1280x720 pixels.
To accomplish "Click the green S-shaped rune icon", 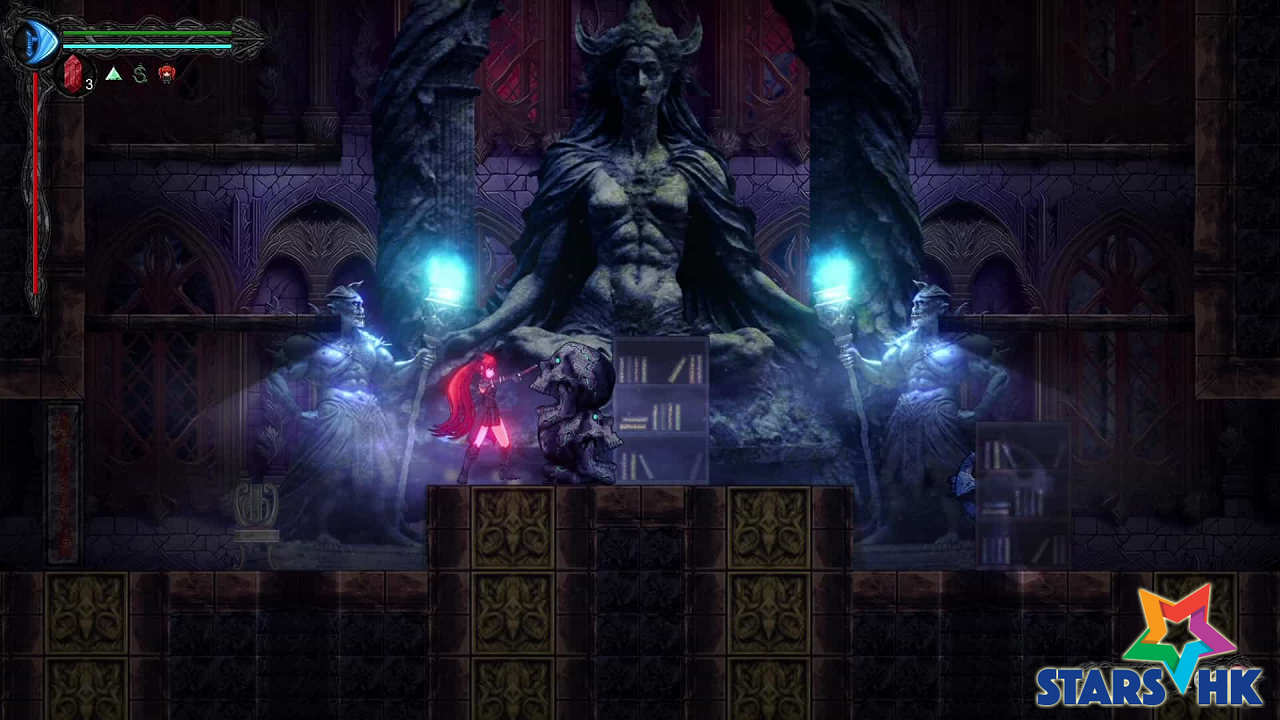I will (140, 74).
